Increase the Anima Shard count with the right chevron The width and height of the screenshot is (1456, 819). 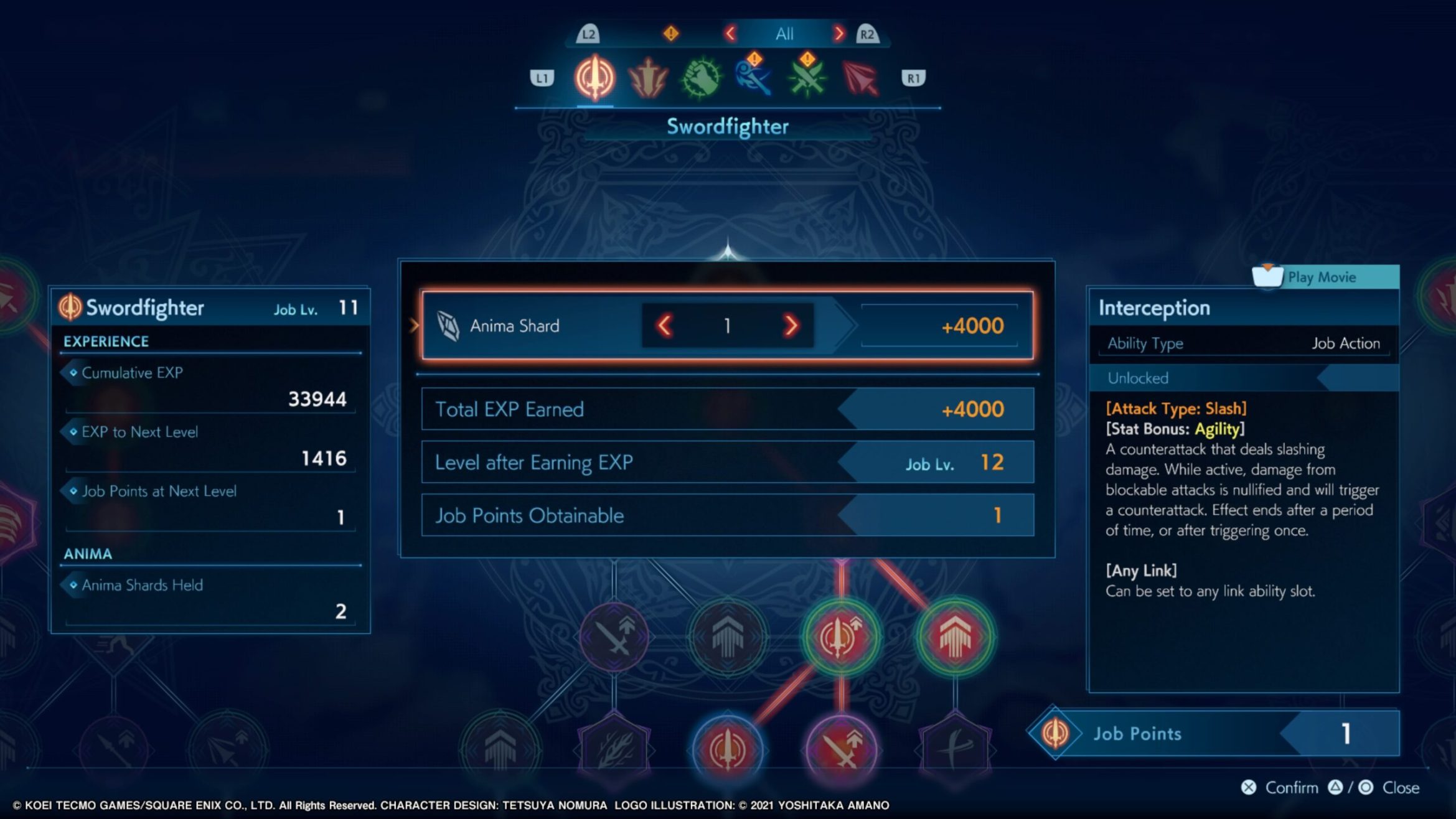pyautogui.click(x=792, y=326)
